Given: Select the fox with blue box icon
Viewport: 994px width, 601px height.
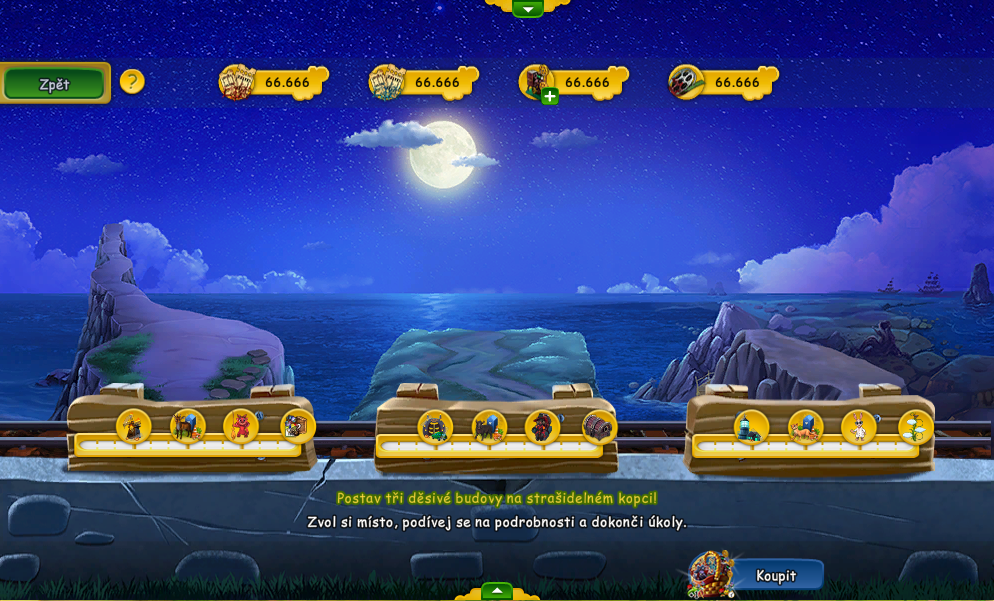Looking at the screenshot, I should pos(805,427).
